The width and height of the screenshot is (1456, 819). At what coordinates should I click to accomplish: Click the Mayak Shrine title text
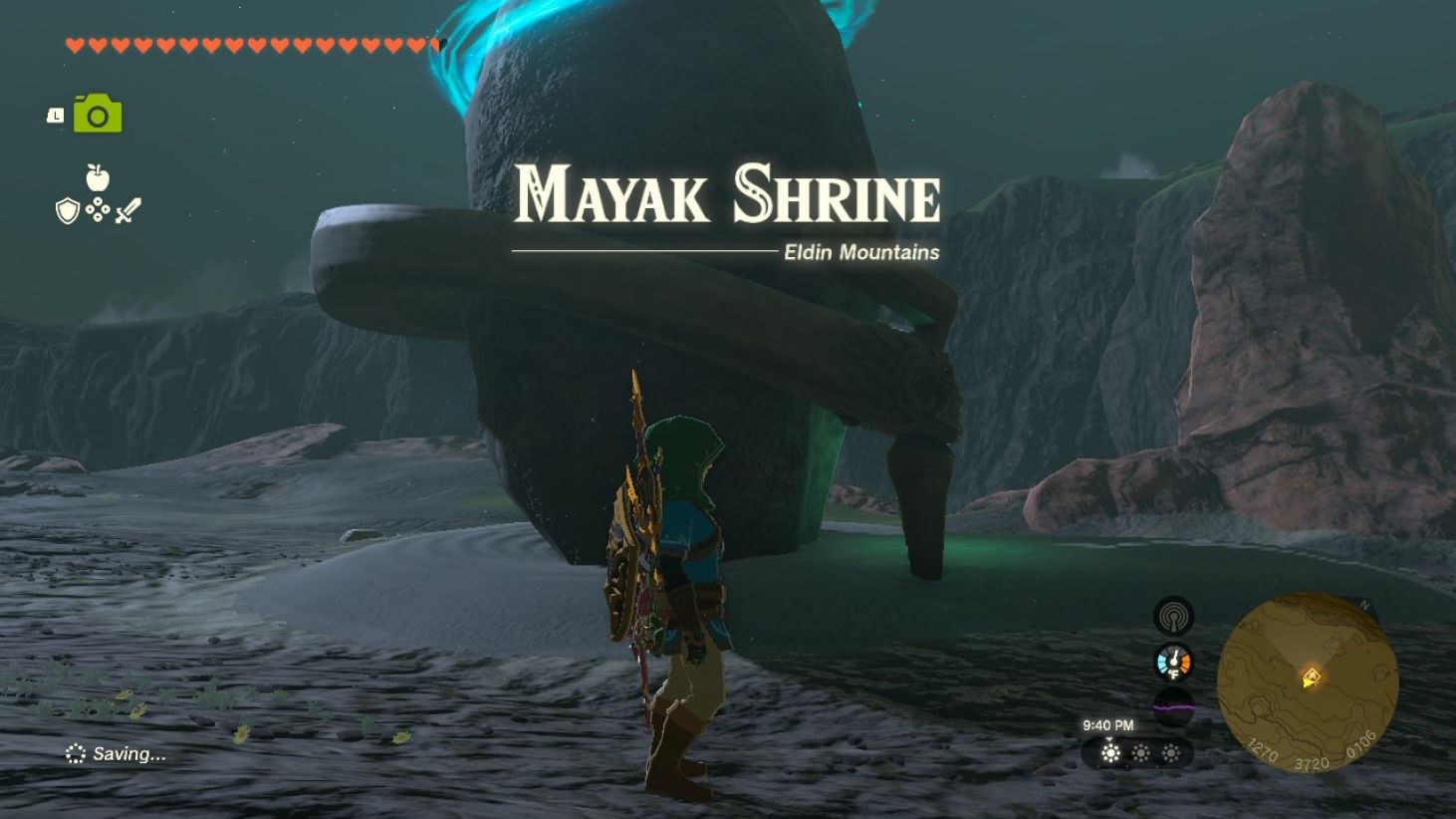tap(728, 192)
